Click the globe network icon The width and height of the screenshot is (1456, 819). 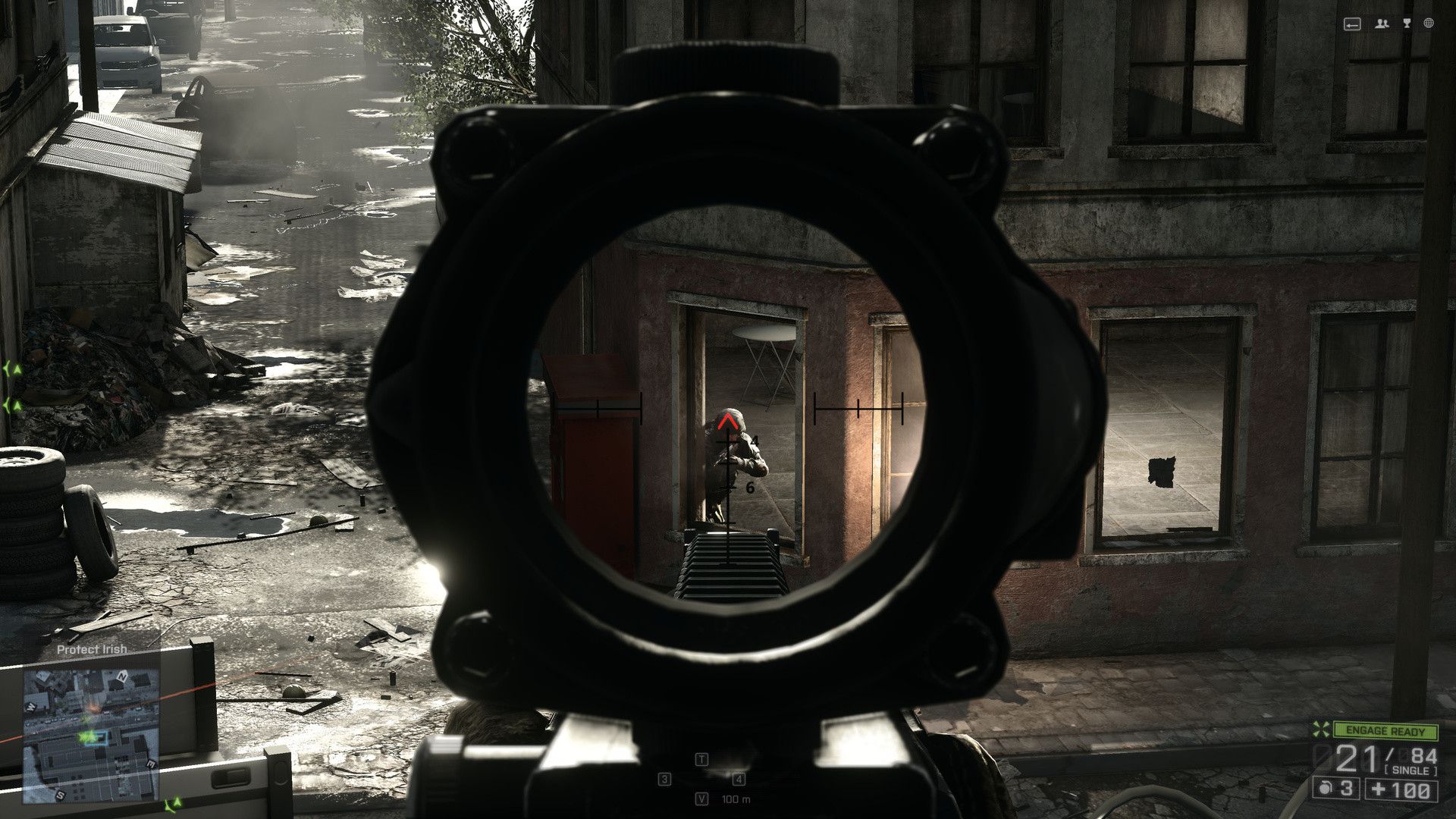coord(1429,24)
